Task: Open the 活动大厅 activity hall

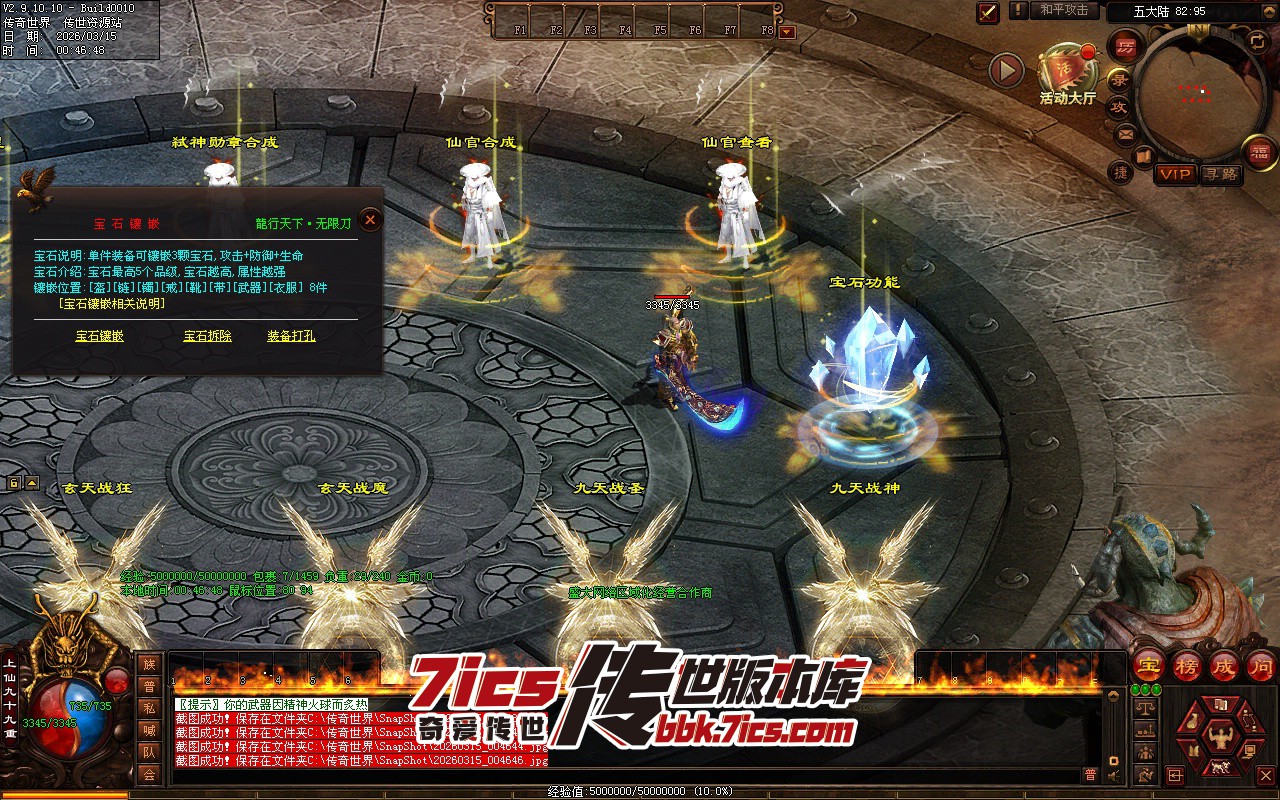Action: [x=1067, y=72]
